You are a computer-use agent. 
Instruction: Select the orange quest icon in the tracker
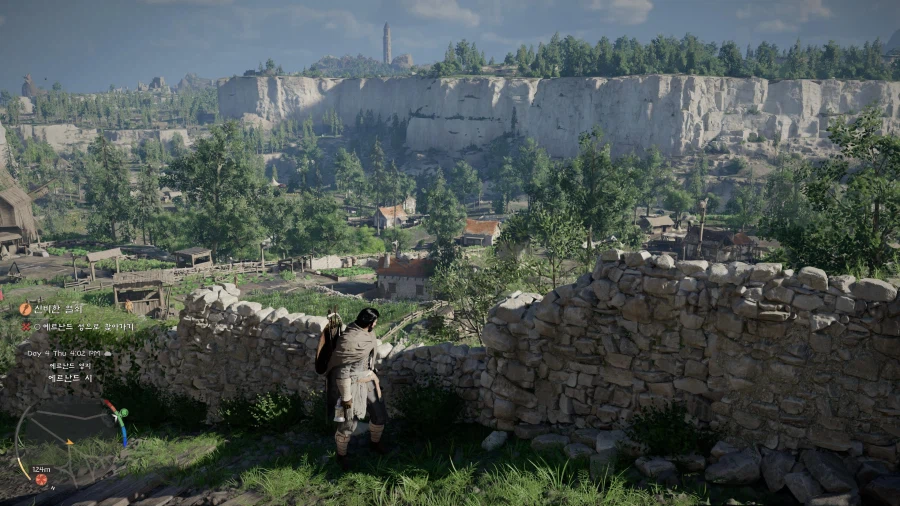25,310
